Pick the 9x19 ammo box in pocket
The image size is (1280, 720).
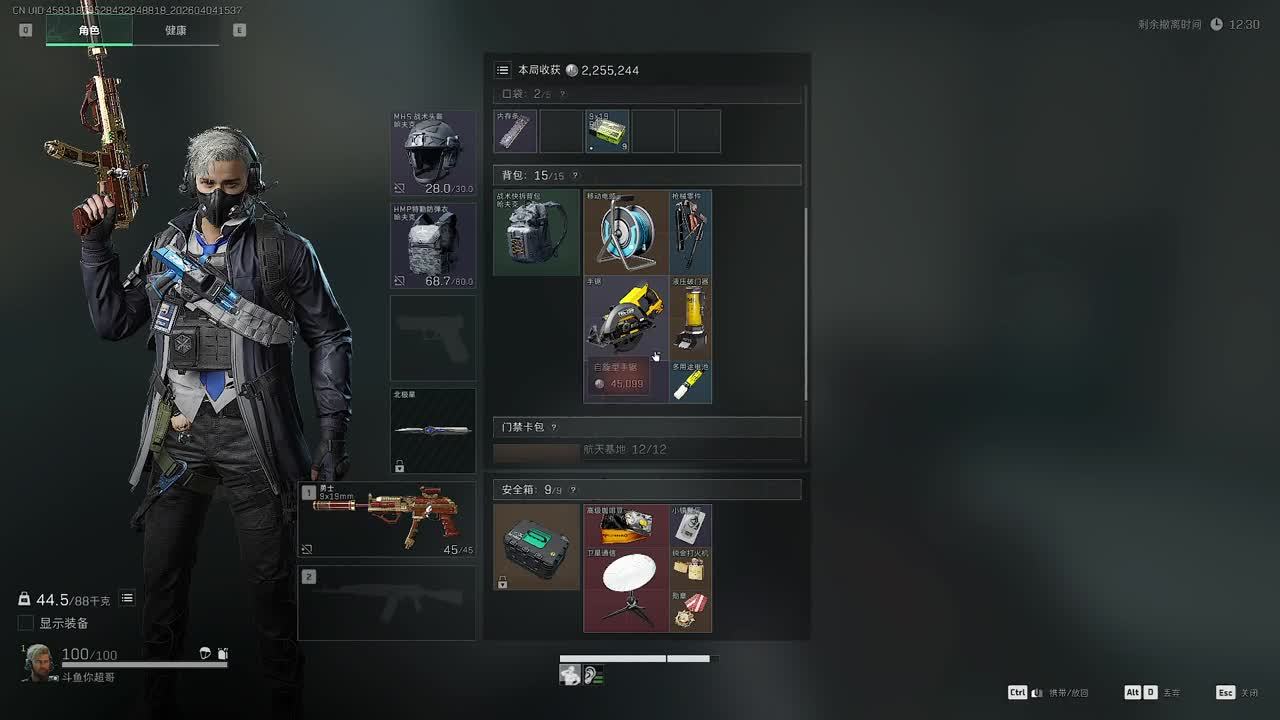tap(607, 132)
